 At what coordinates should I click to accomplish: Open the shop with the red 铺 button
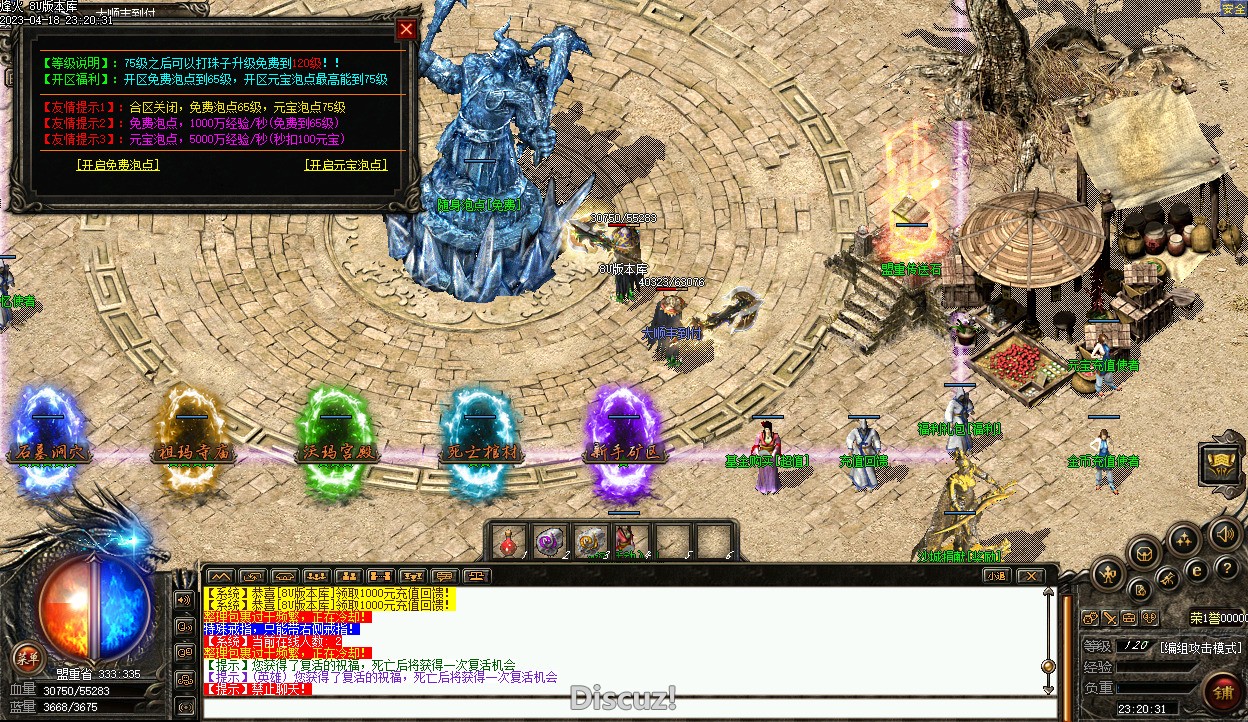click(x=1221, y=692)
